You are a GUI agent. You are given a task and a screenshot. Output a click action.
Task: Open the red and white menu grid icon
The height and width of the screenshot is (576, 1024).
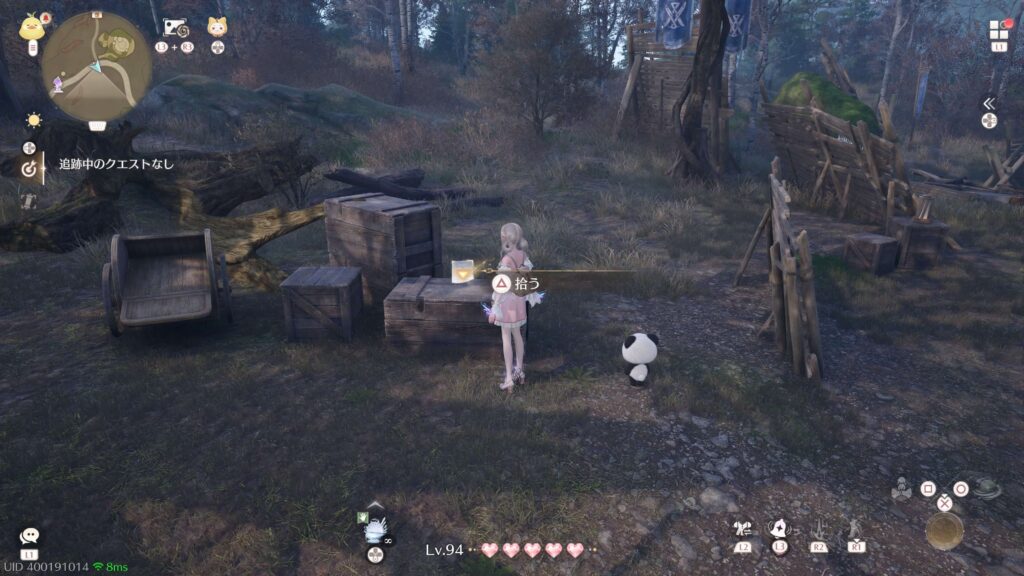click(x=999, y=29)
